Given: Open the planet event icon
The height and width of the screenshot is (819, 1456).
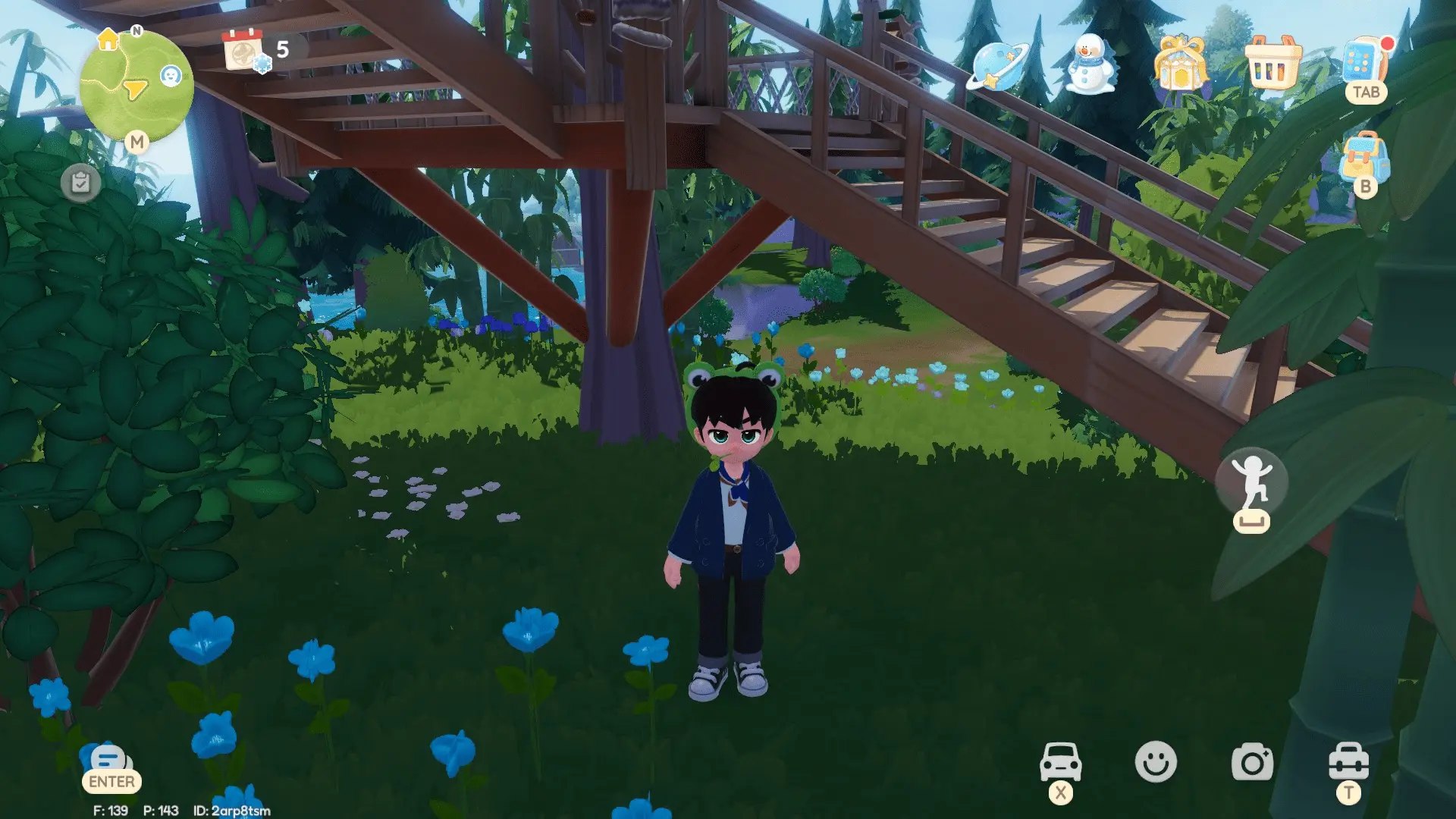Looking at the screenshot, I should coord(999,68).
